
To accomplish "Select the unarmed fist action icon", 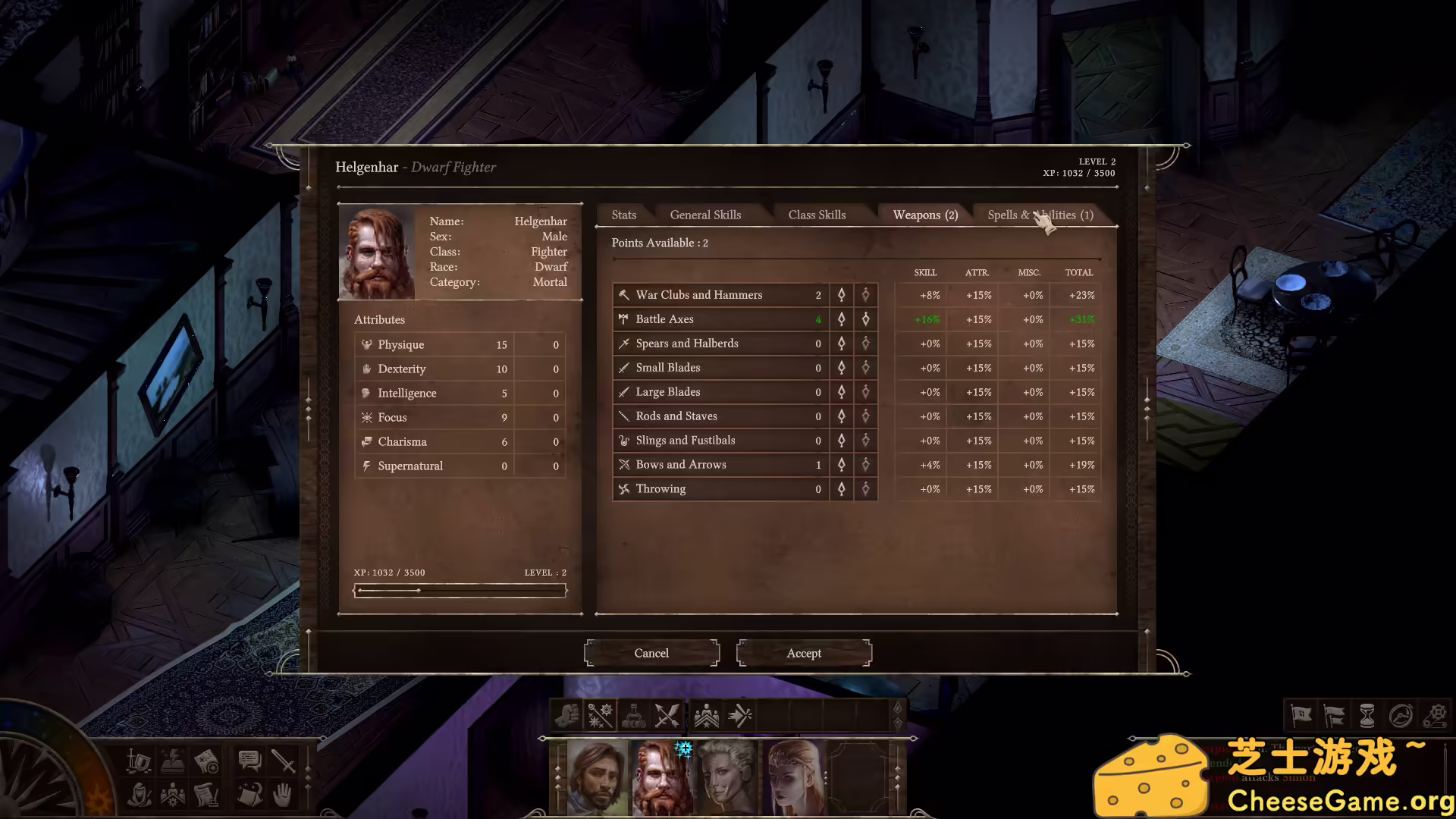I will [567, 715].
